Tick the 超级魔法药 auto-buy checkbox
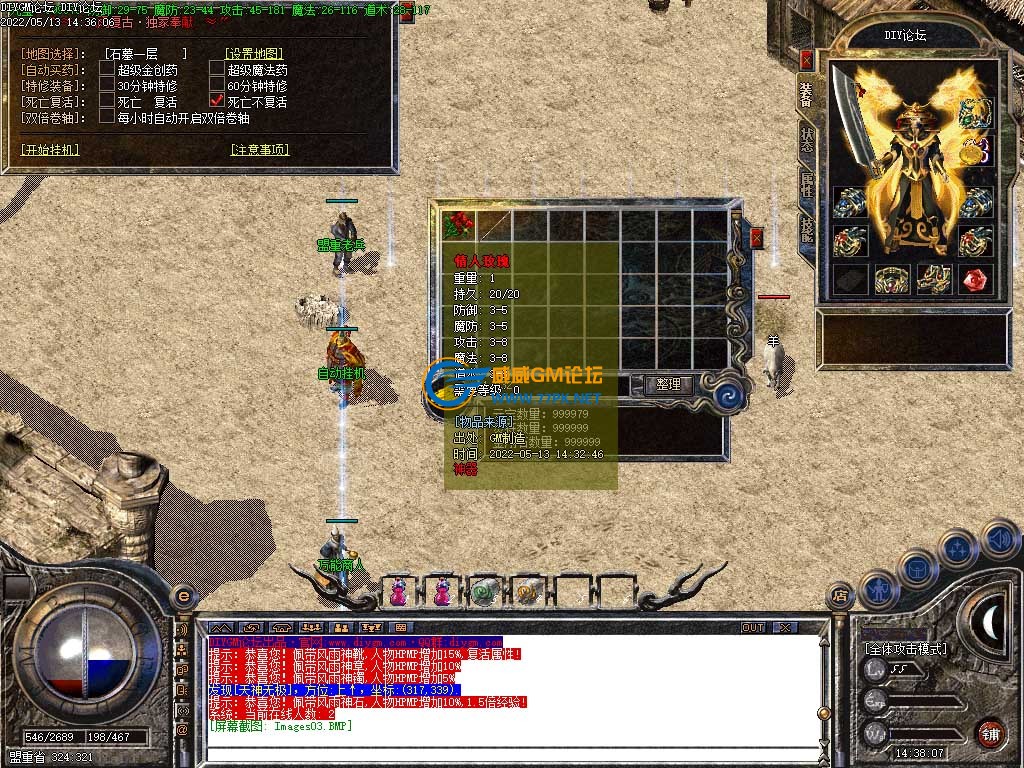The height and width of the screenshot is (768, 1024). click(217, 70)
